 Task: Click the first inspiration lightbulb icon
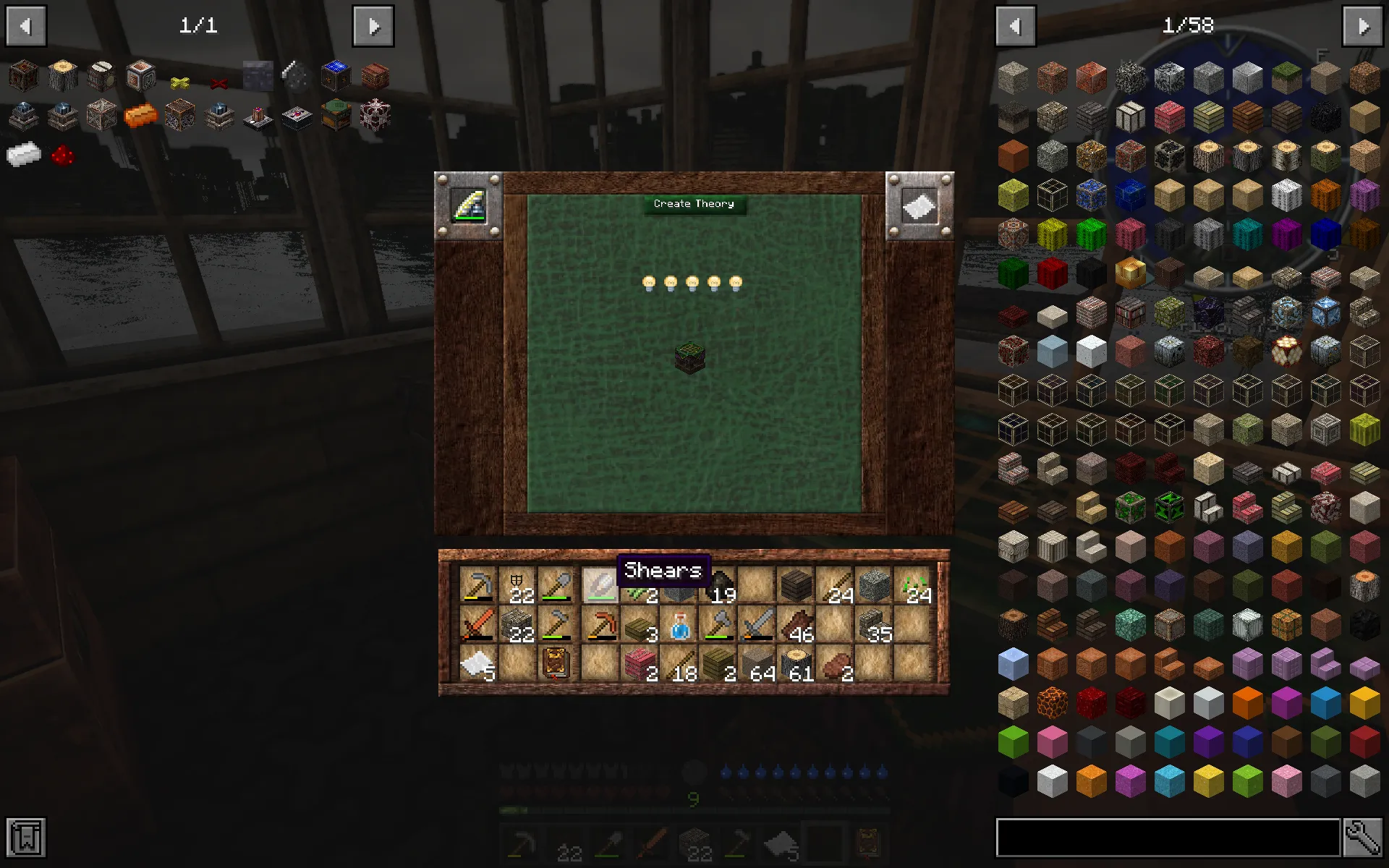tap(647, 282)
